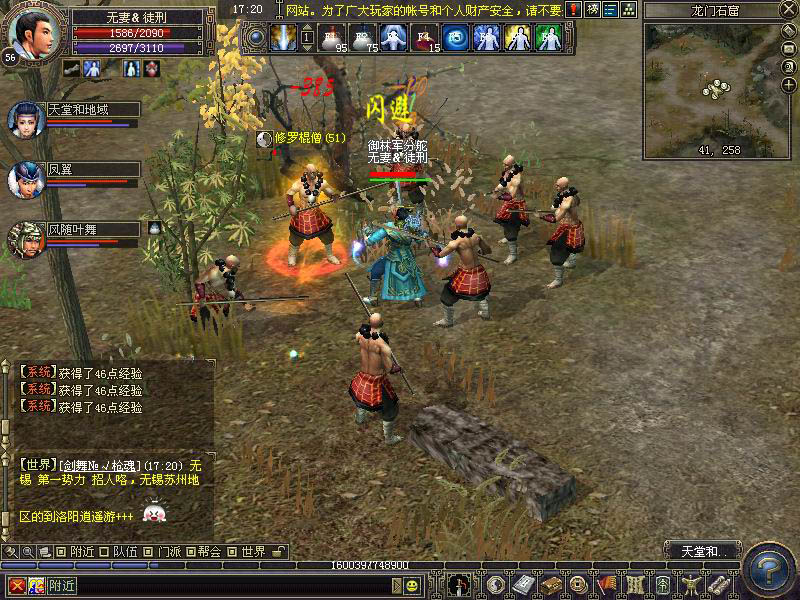Toggle the 世界 chat channel checkbox
800x600 pixels.
[x=232, y=552]
